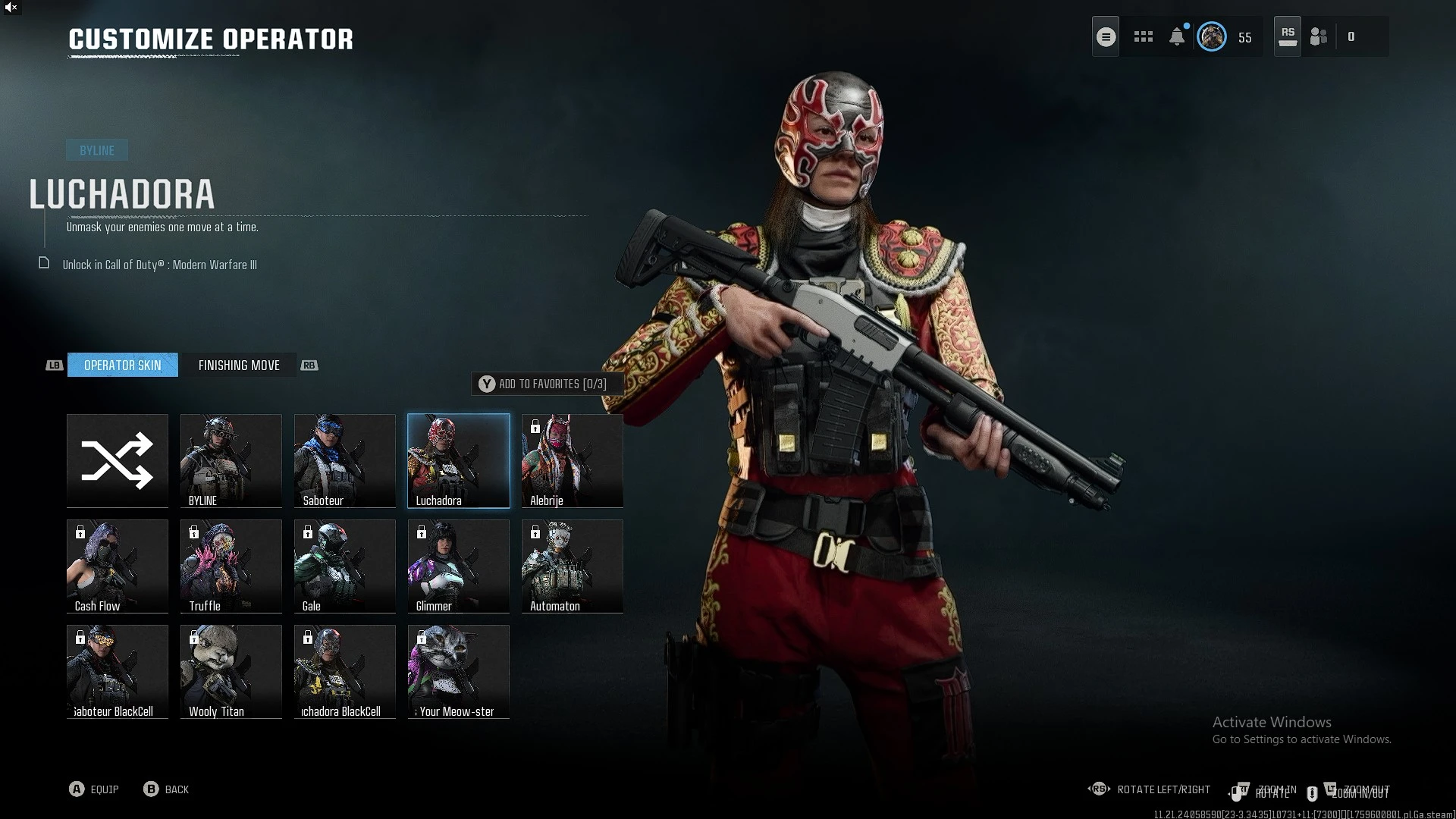Select the Automaton skin tile

573,566
